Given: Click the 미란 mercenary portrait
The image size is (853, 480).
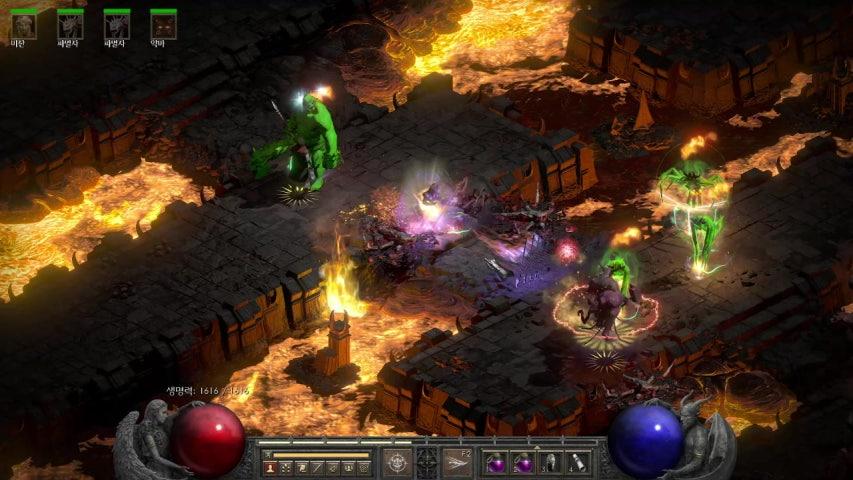Looking at the screenshot, I should pos(23,25).
